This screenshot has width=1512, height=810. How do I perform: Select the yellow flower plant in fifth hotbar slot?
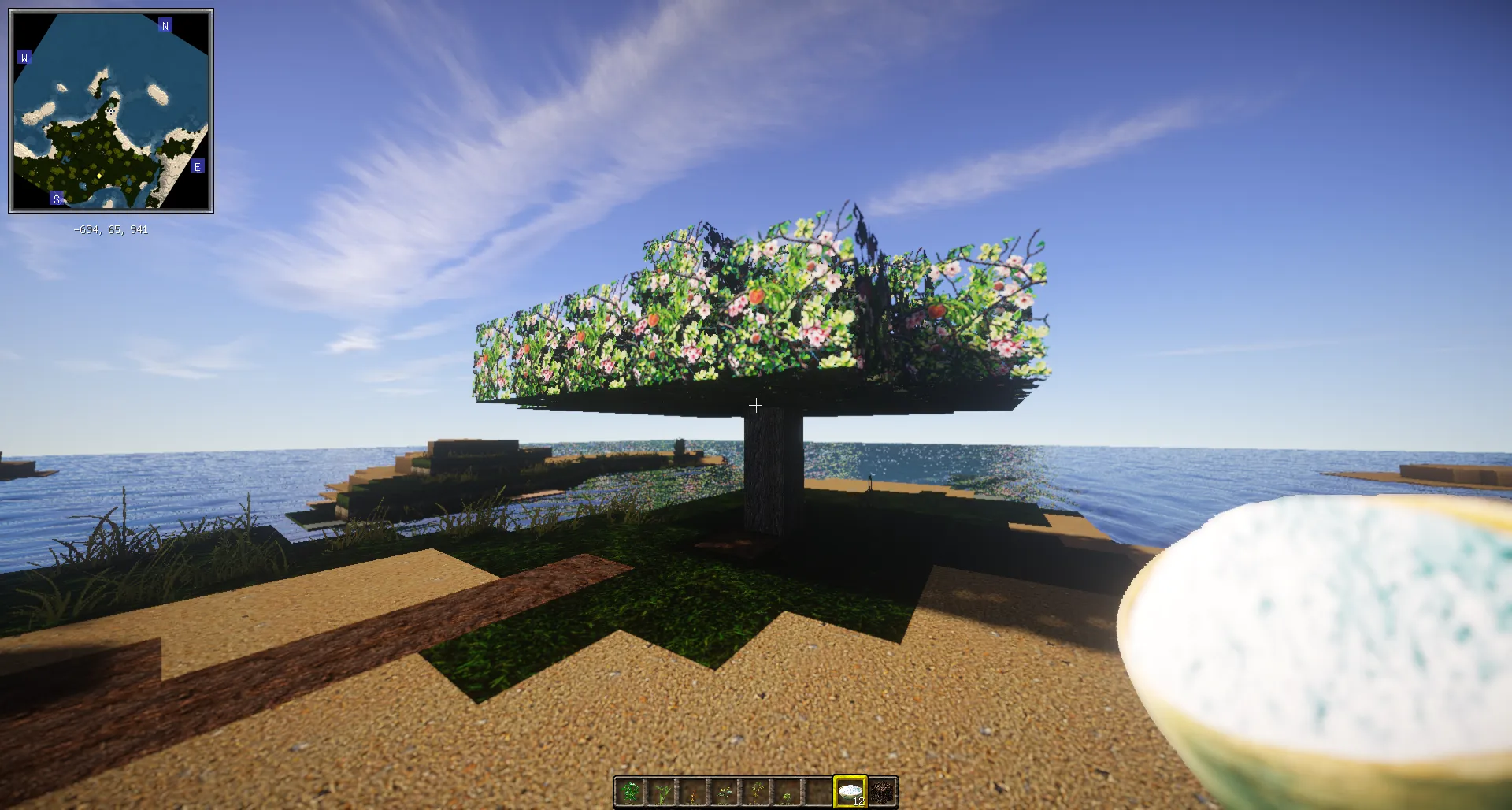pos(757,791)
